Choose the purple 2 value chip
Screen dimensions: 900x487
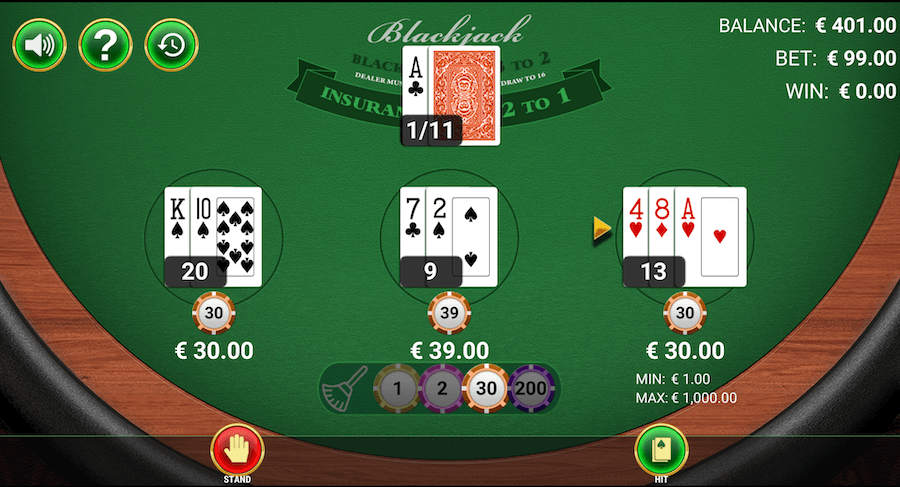click(x=443, y=388)
